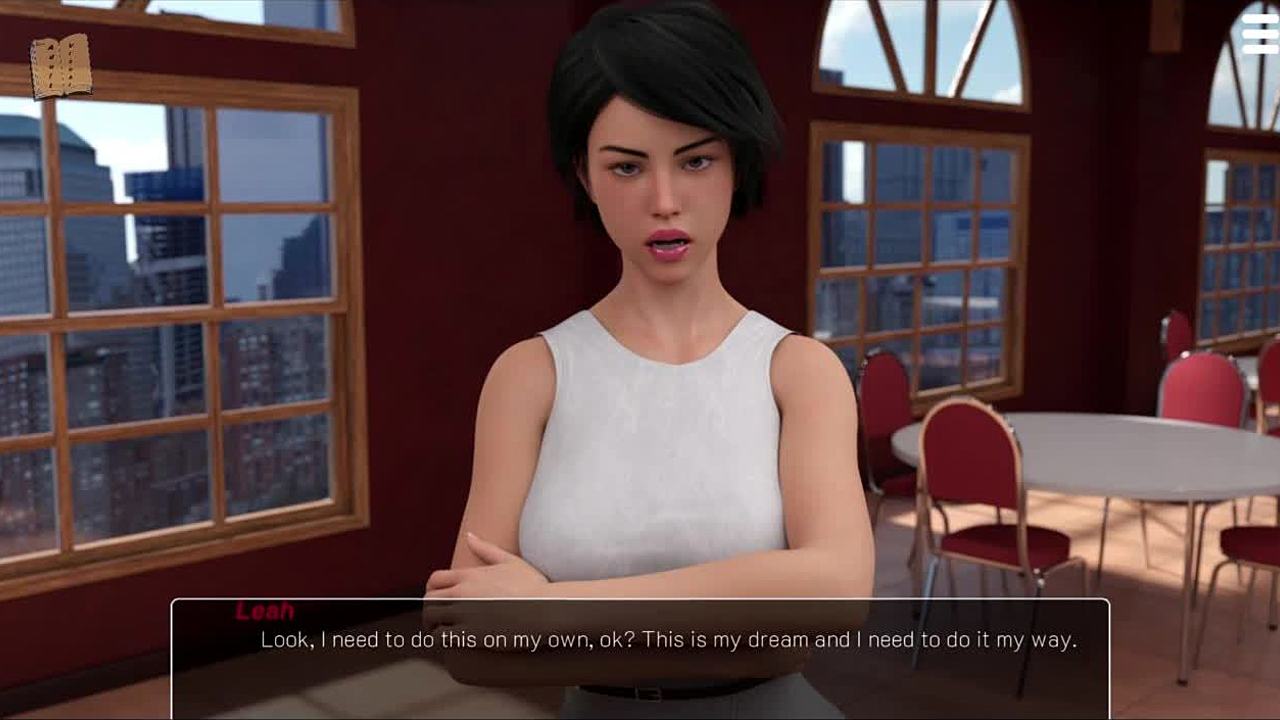
Task: Open the hamburger menu
Action: (x=1259, y=35)
